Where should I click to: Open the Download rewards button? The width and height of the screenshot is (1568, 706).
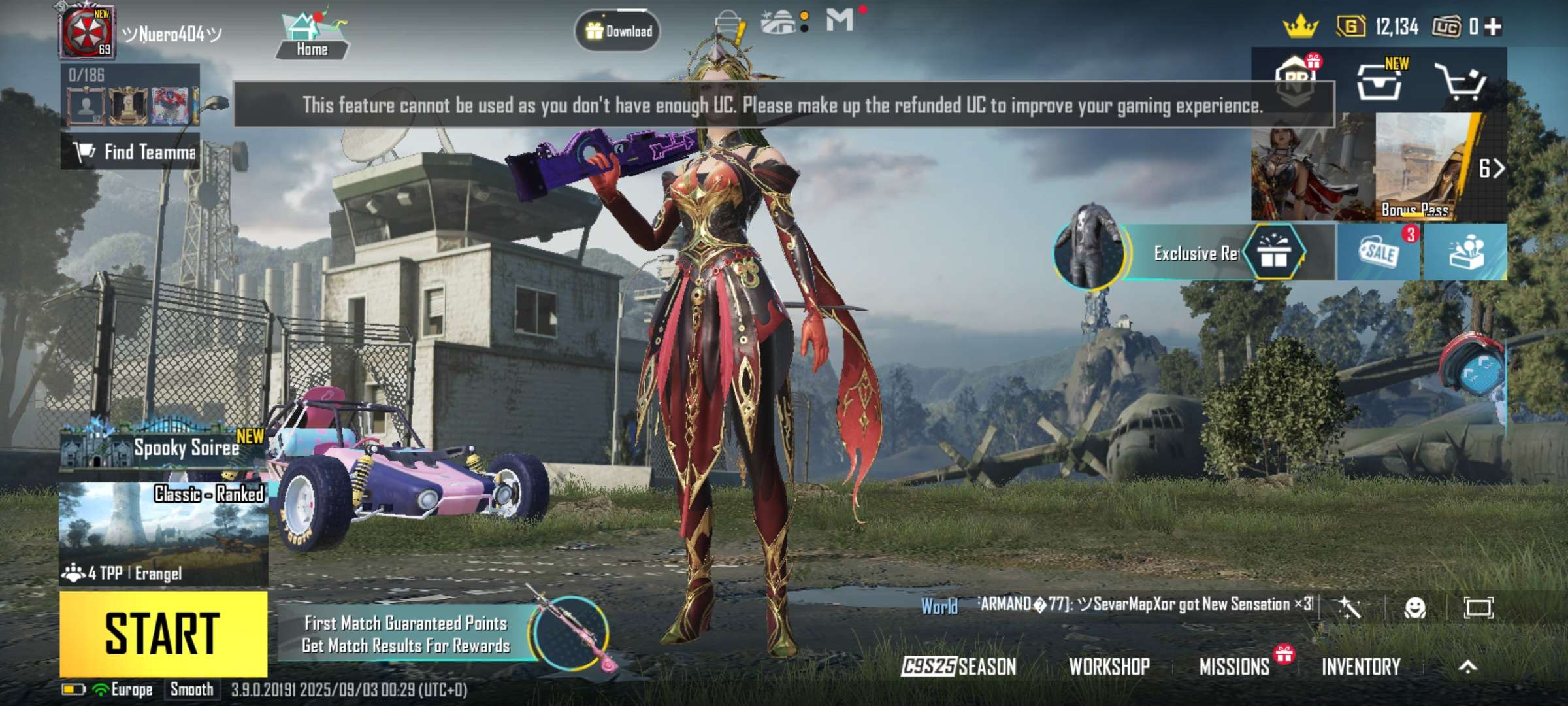617,31
